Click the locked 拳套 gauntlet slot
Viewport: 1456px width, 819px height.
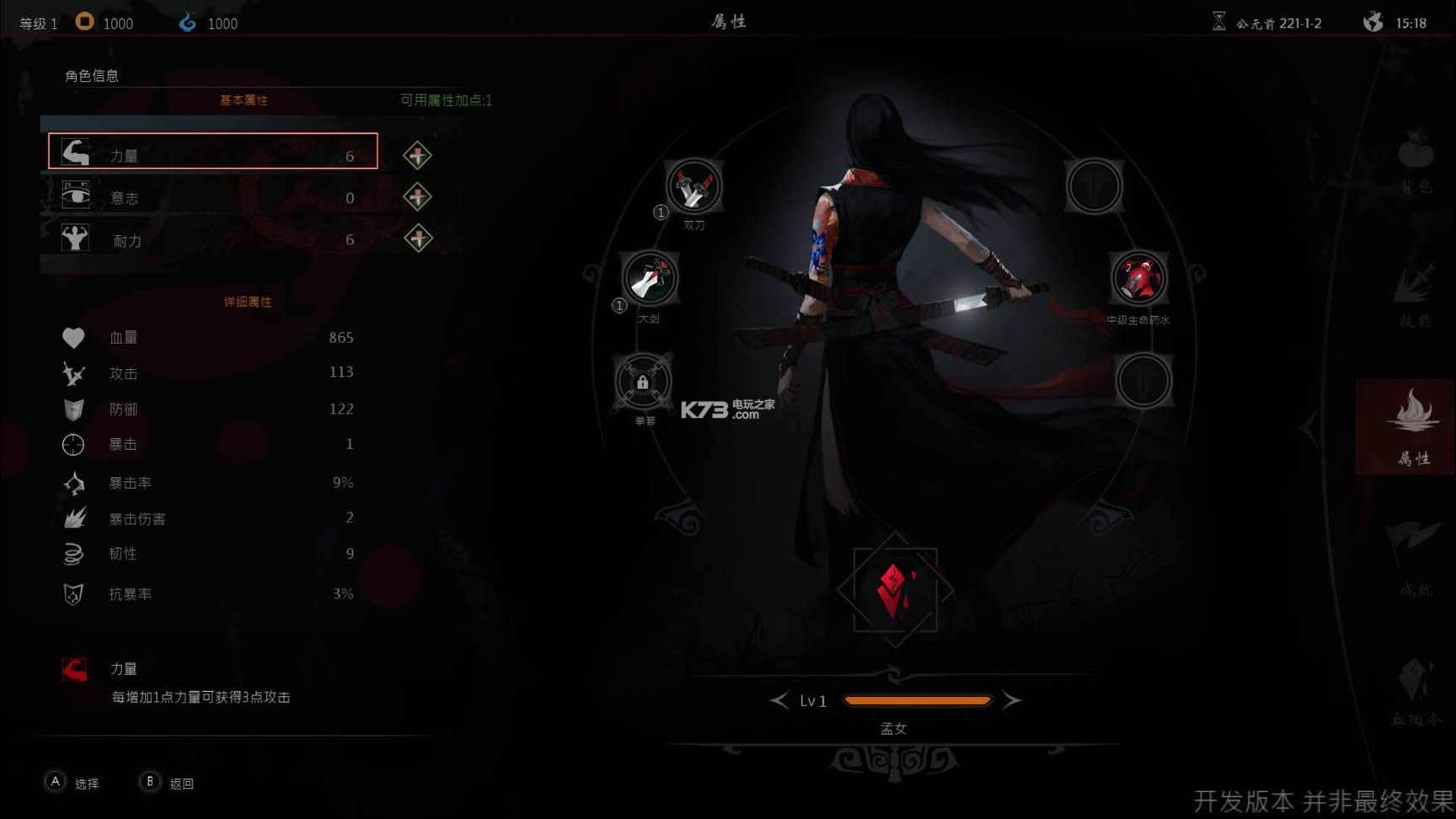643,383
